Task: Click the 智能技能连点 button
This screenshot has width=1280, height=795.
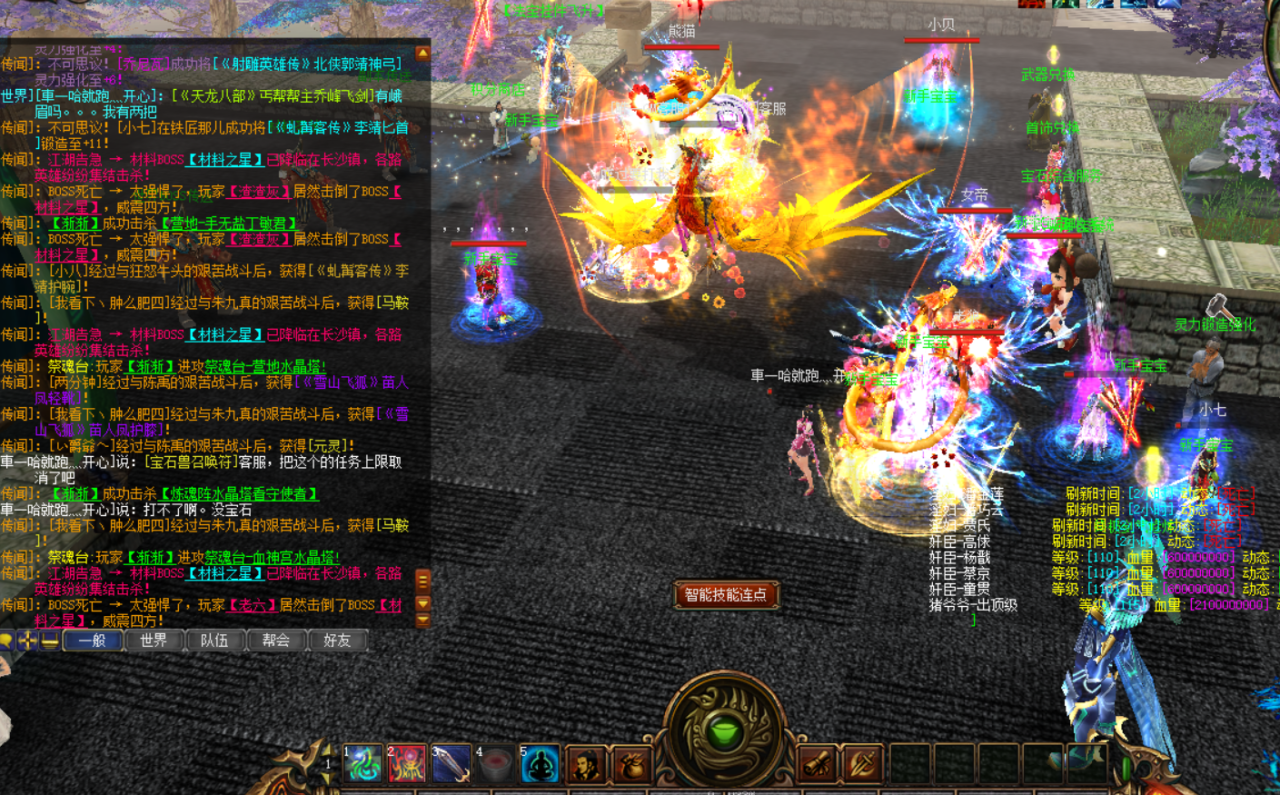Action: (726, 595)
